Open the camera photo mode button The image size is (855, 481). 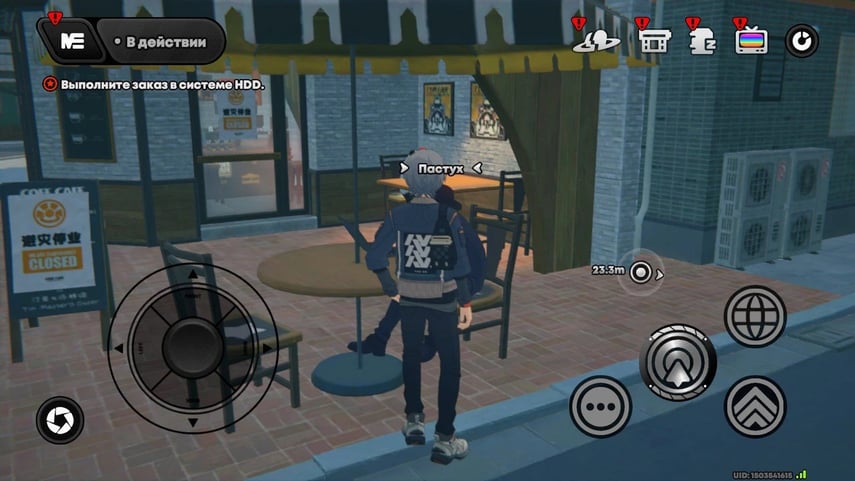click(60, 420)
